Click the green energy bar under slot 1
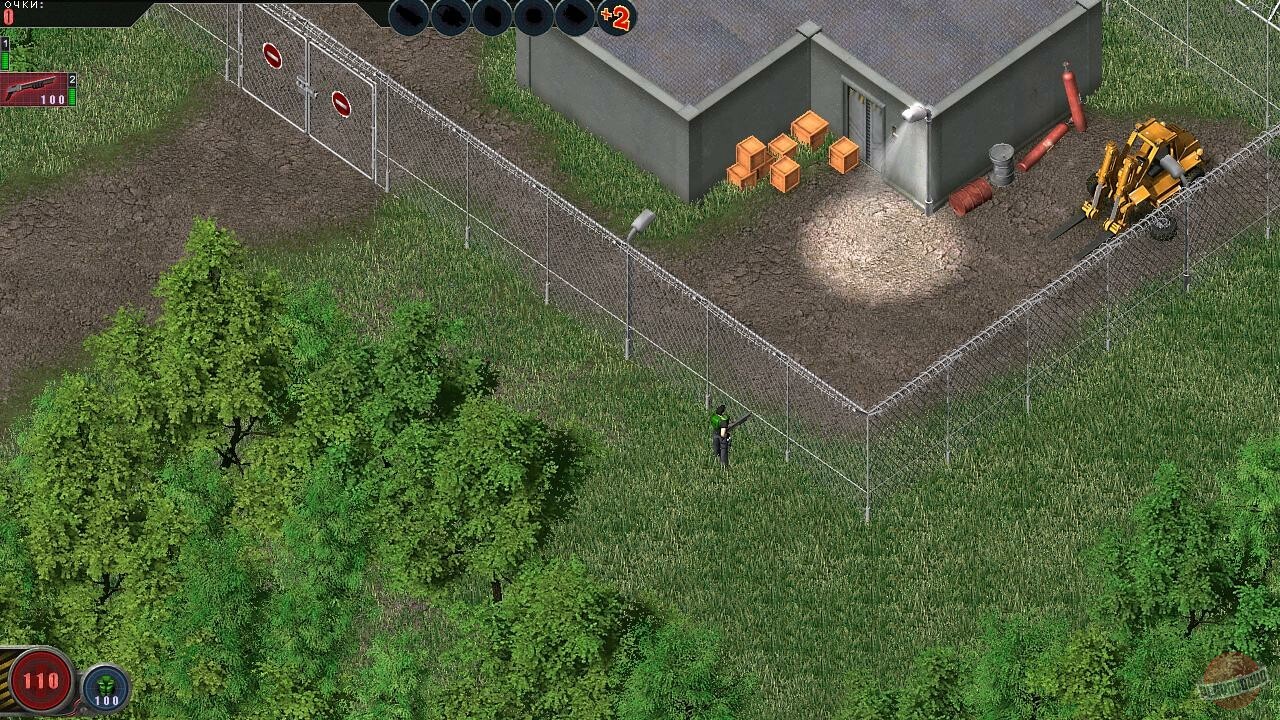Screen dimensions: 1280x720 coord(5,60)
